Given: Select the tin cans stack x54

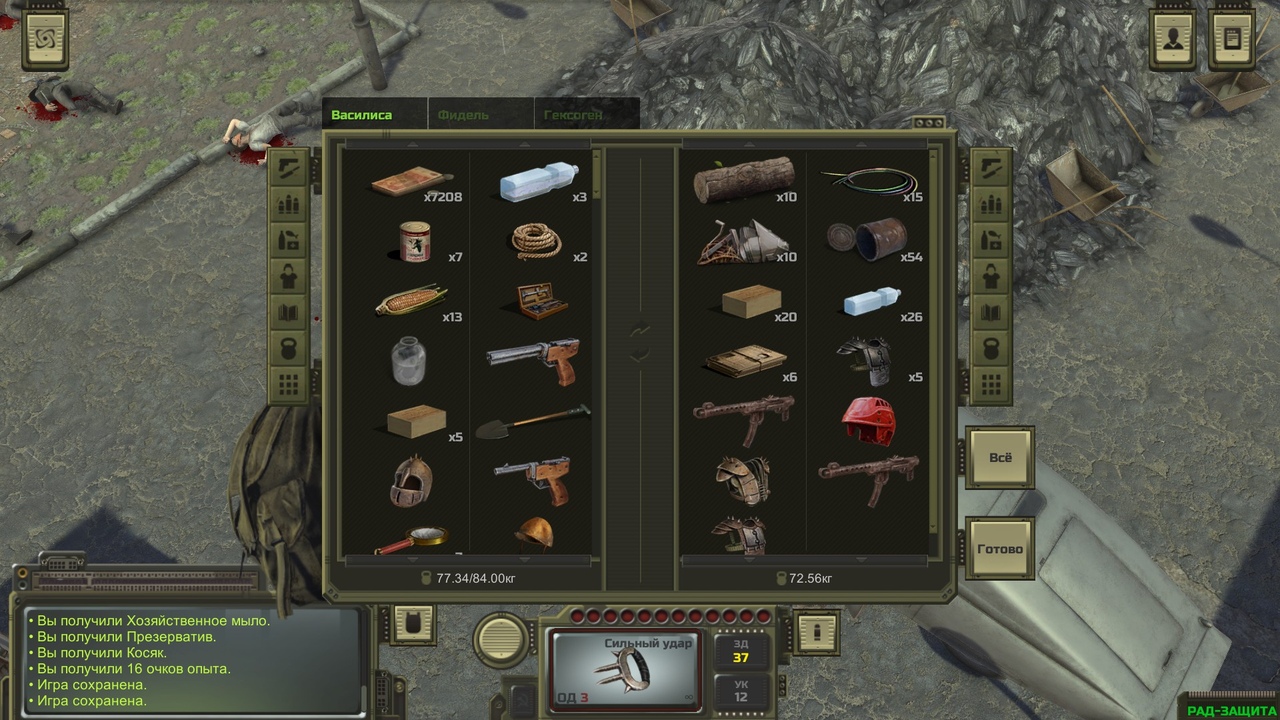Looking at the screenshot, I should (x=867, y=240).
